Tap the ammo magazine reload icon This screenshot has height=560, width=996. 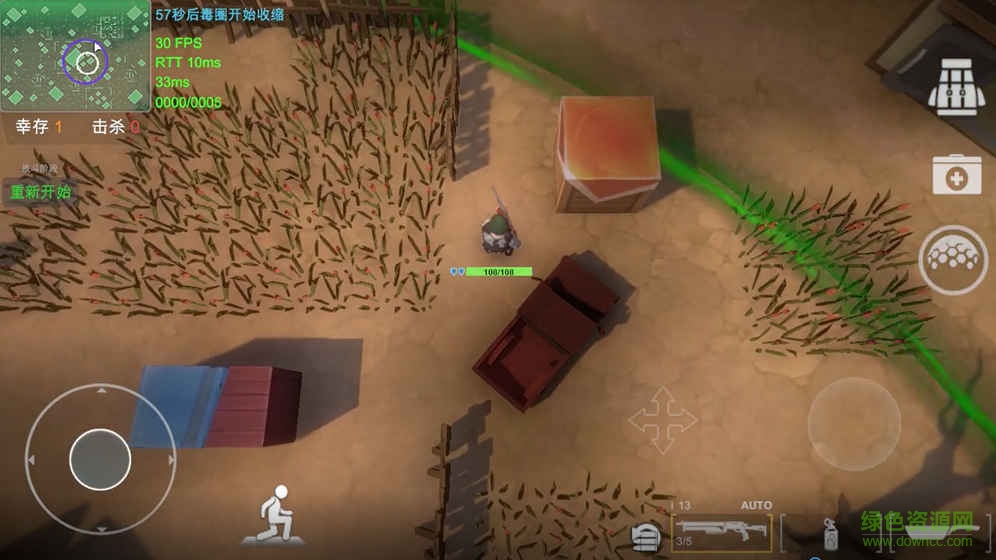(x=645, y=536)
